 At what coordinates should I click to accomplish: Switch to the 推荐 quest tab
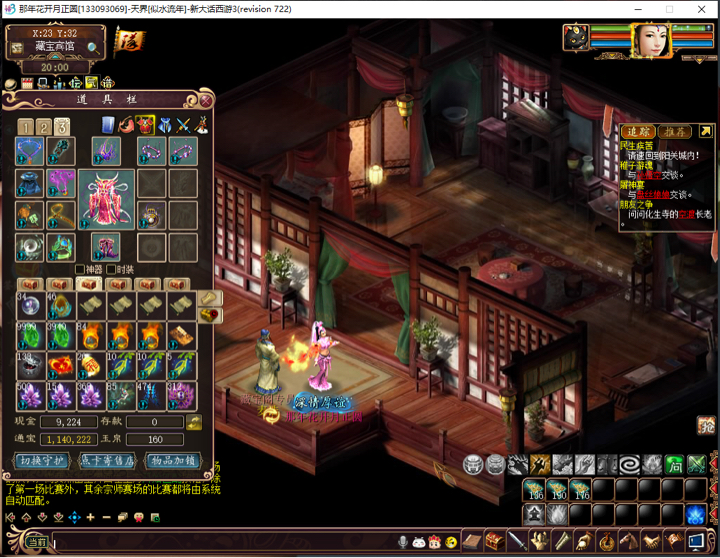click(x=675, y=131)
